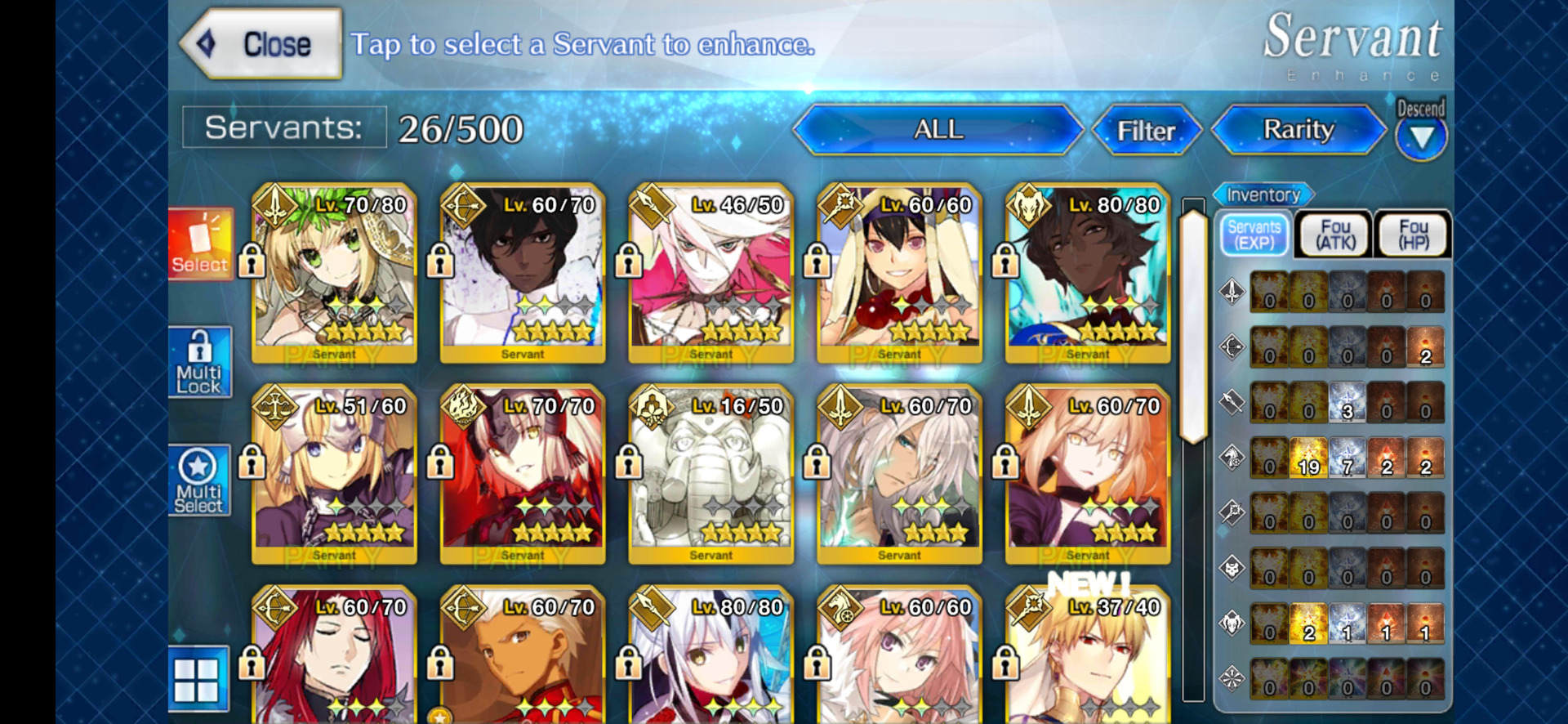Choose the Lv. 51/60 Ruler servant card
The height and width of the screenshot is (724, 1568).
coord(334,474)
